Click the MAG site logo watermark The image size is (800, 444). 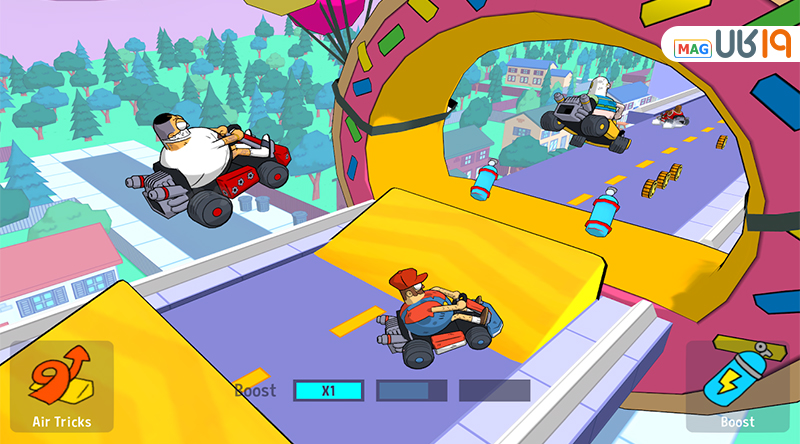click(x=731, y=44)
